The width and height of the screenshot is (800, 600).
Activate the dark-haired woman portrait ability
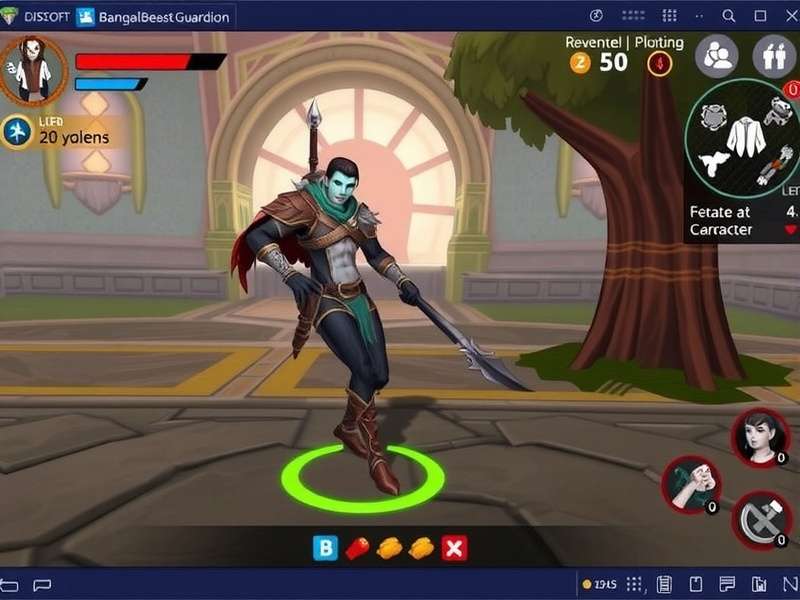[760, 436]
